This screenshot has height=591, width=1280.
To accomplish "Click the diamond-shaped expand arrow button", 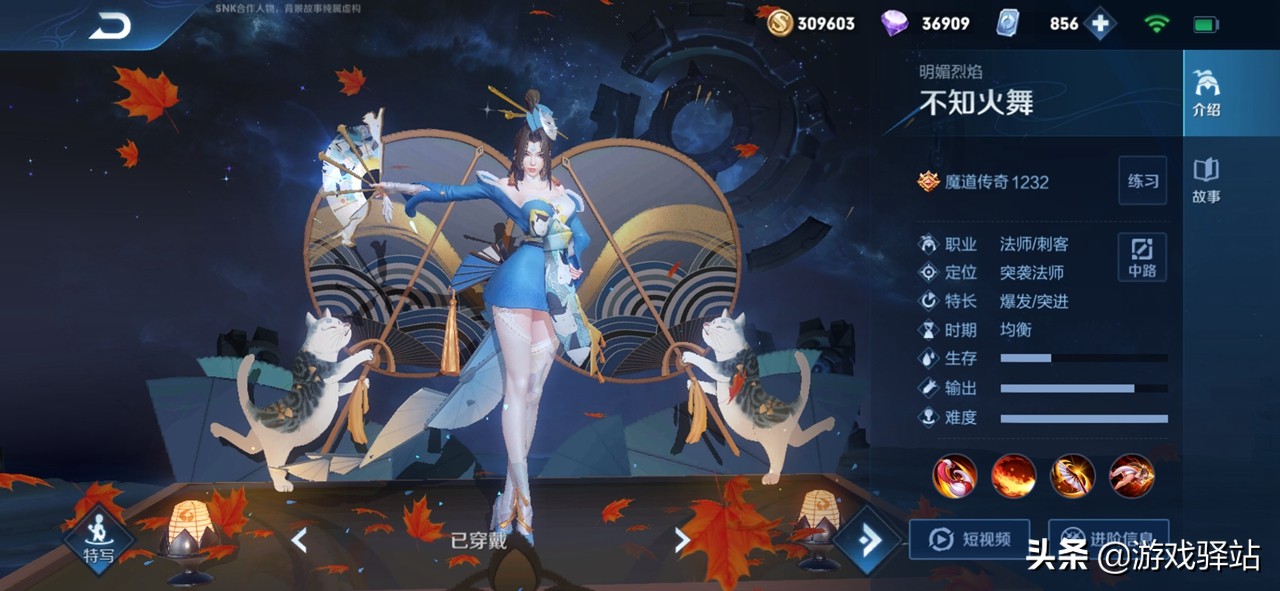I will [868, 540].
